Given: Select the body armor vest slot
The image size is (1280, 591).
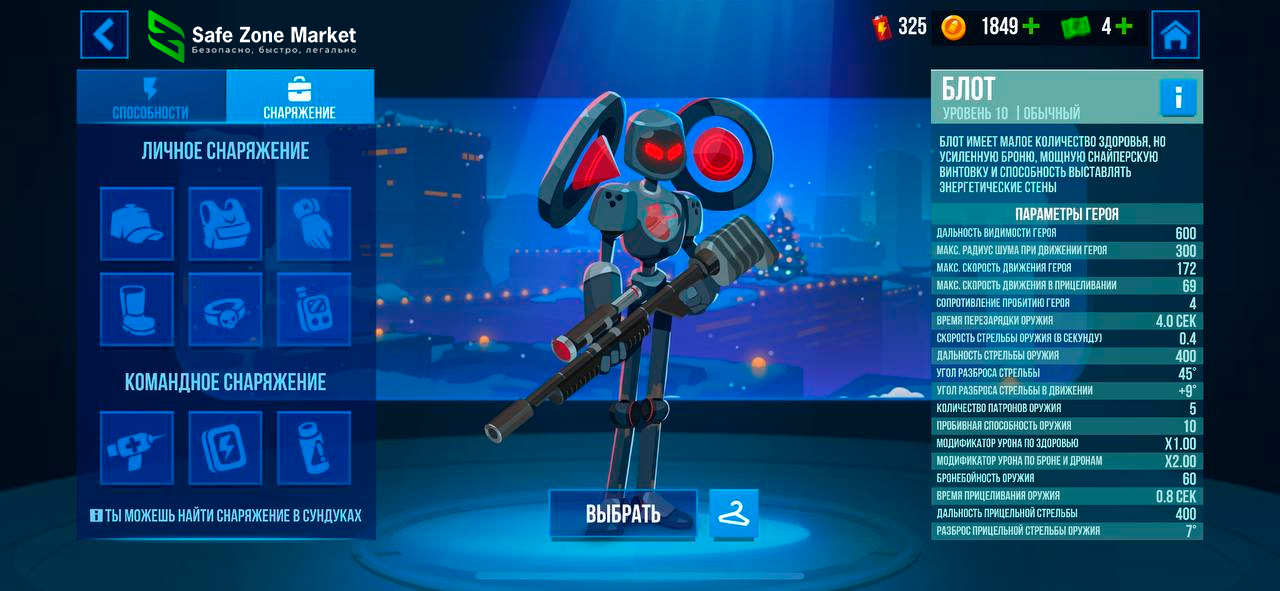Looking at the screenshot, I should (225, 224).
